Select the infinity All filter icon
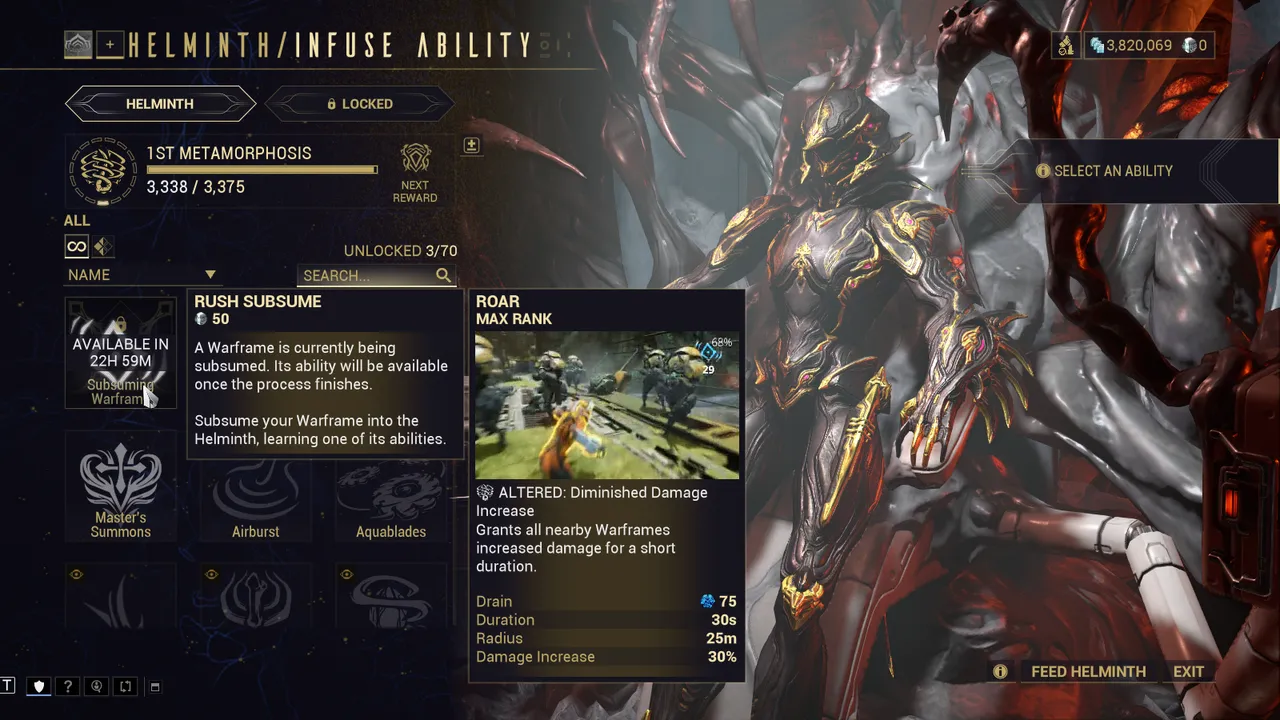This screenshot has height=720, width=1280. coord(76,247)
